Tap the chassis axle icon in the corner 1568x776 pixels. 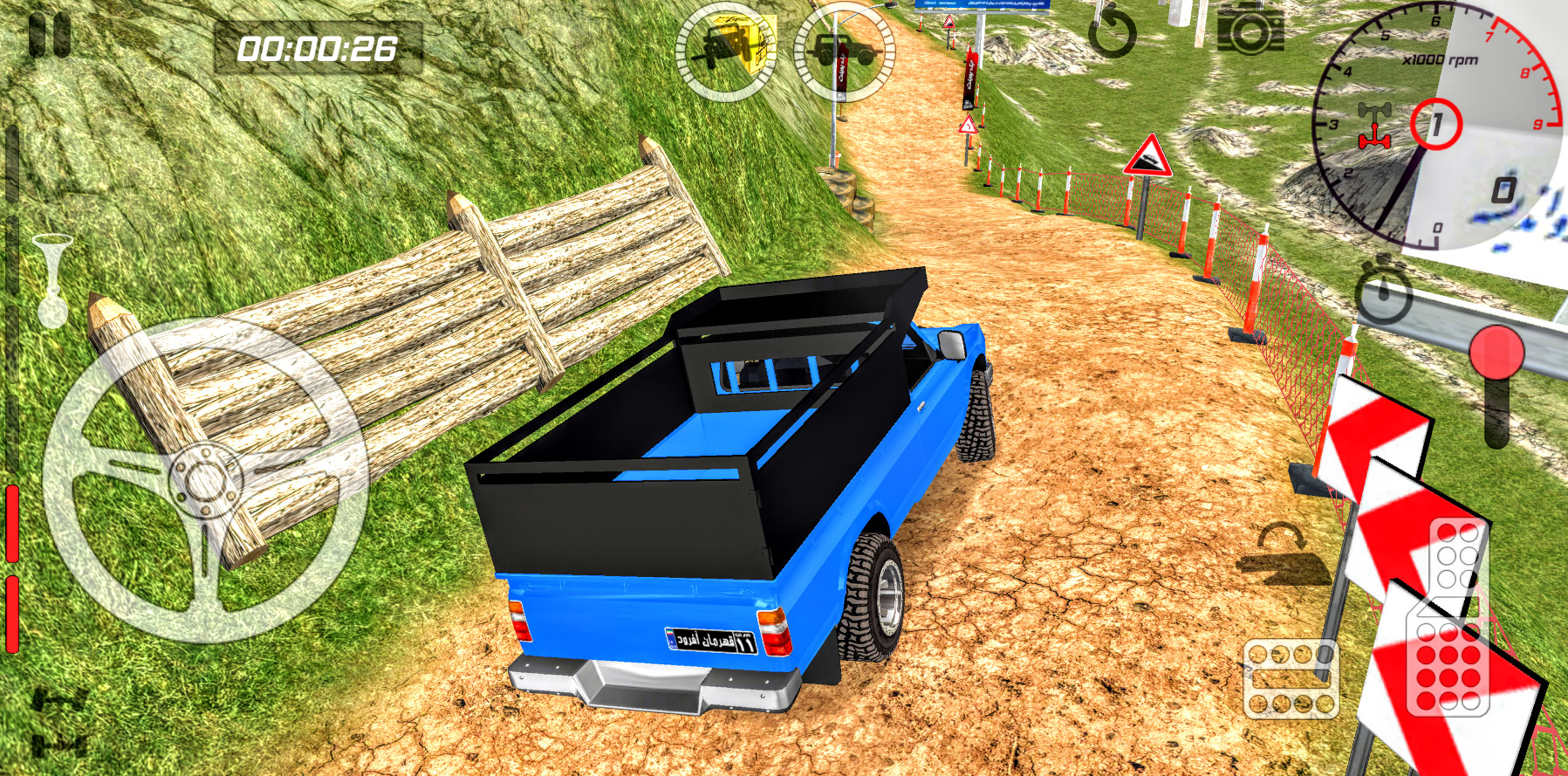pos(59,722)
